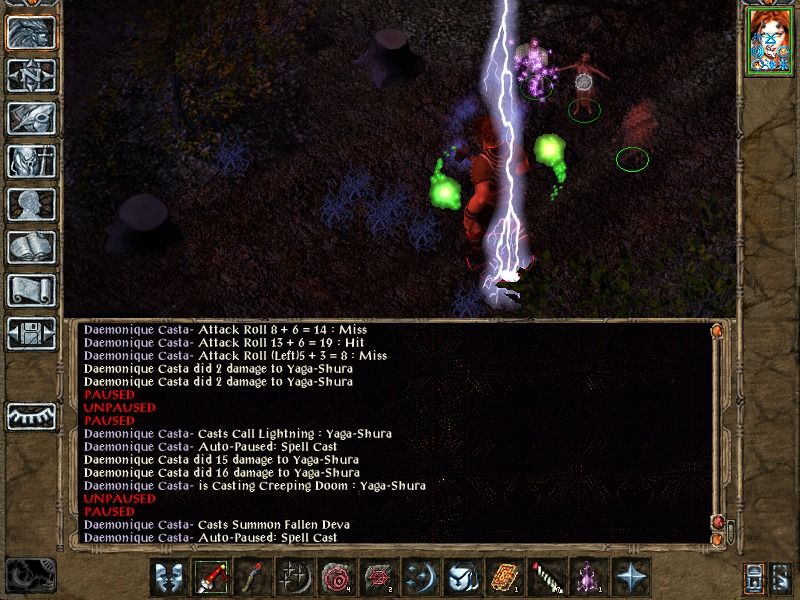Click the clock icon in bottom-left corner
Viewport: 800px width, 600px height.
[29, 575]
